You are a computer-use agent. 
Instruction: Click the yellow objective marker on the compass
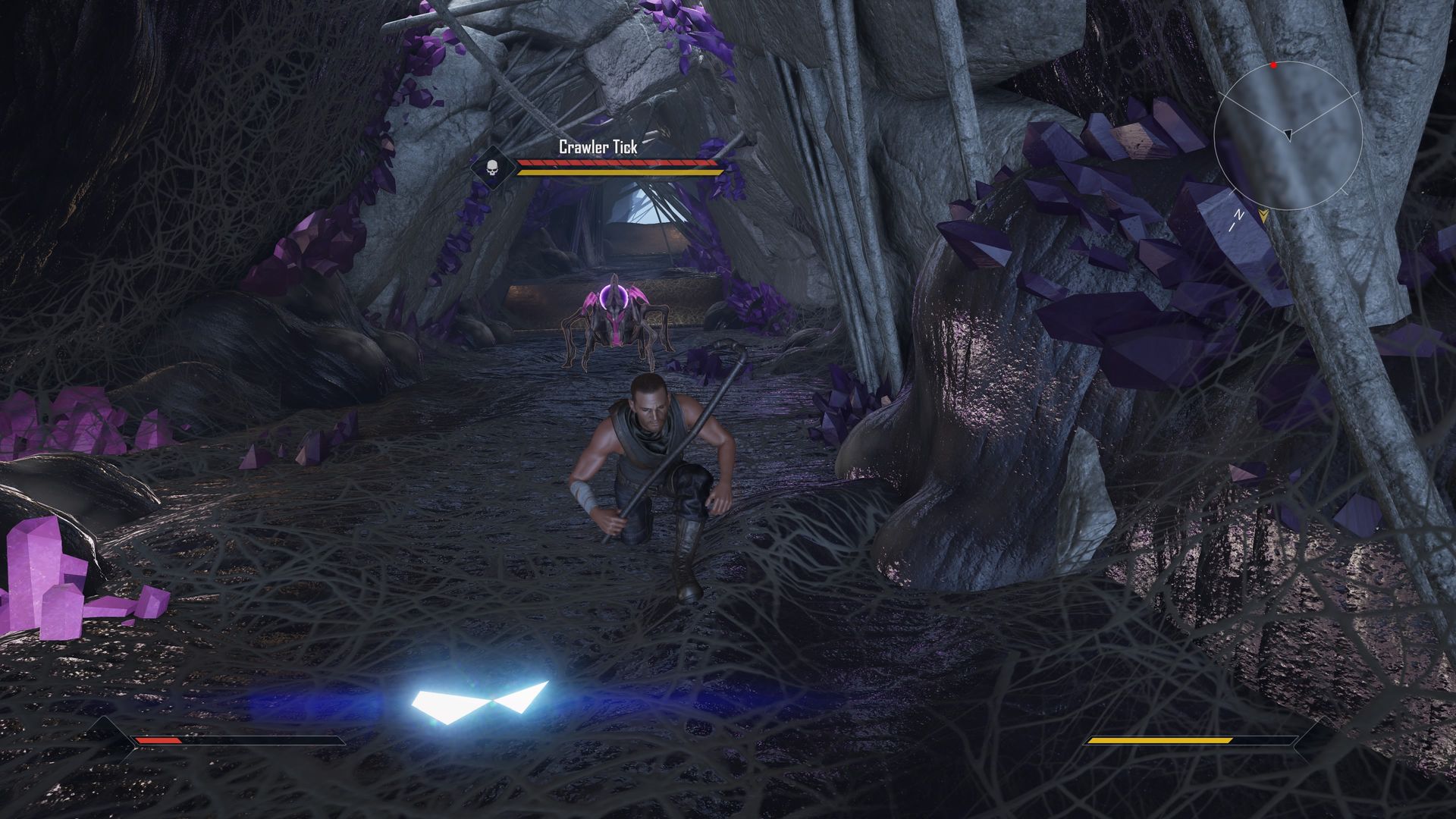point(1263,215)
